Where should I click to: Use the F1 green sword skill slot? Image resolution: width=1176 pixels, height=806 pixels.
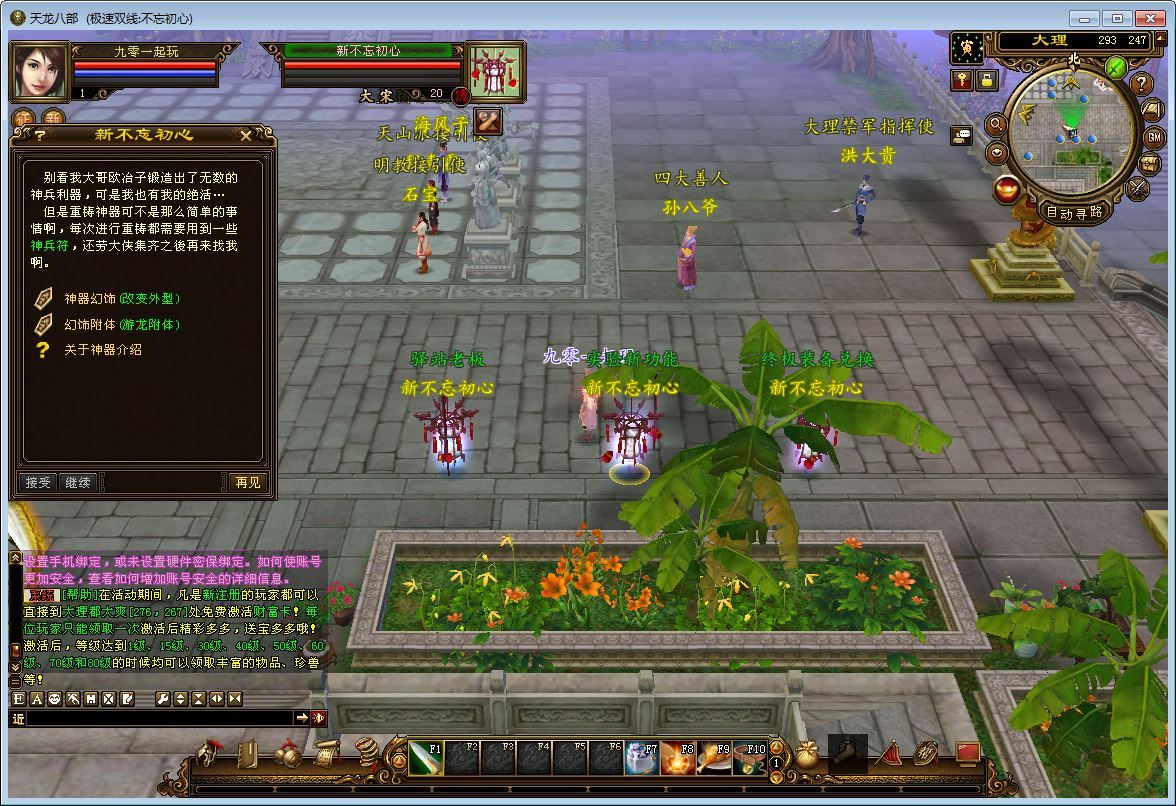(425, 759)
